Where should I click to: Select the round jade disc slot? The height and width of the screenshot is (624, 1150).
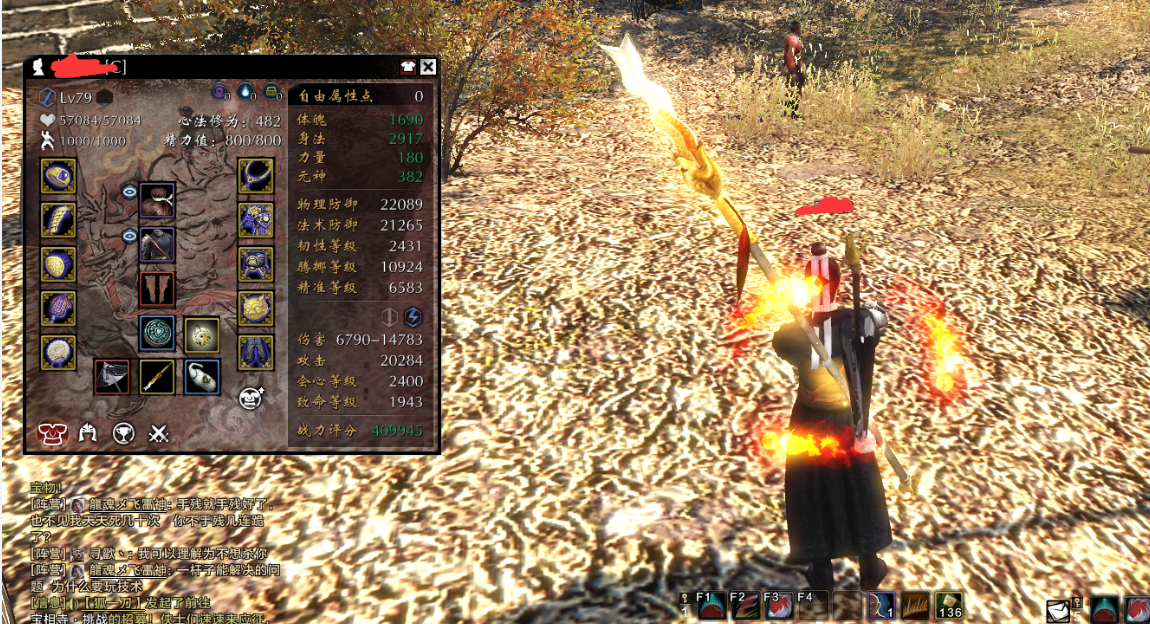tap(157, 333)
